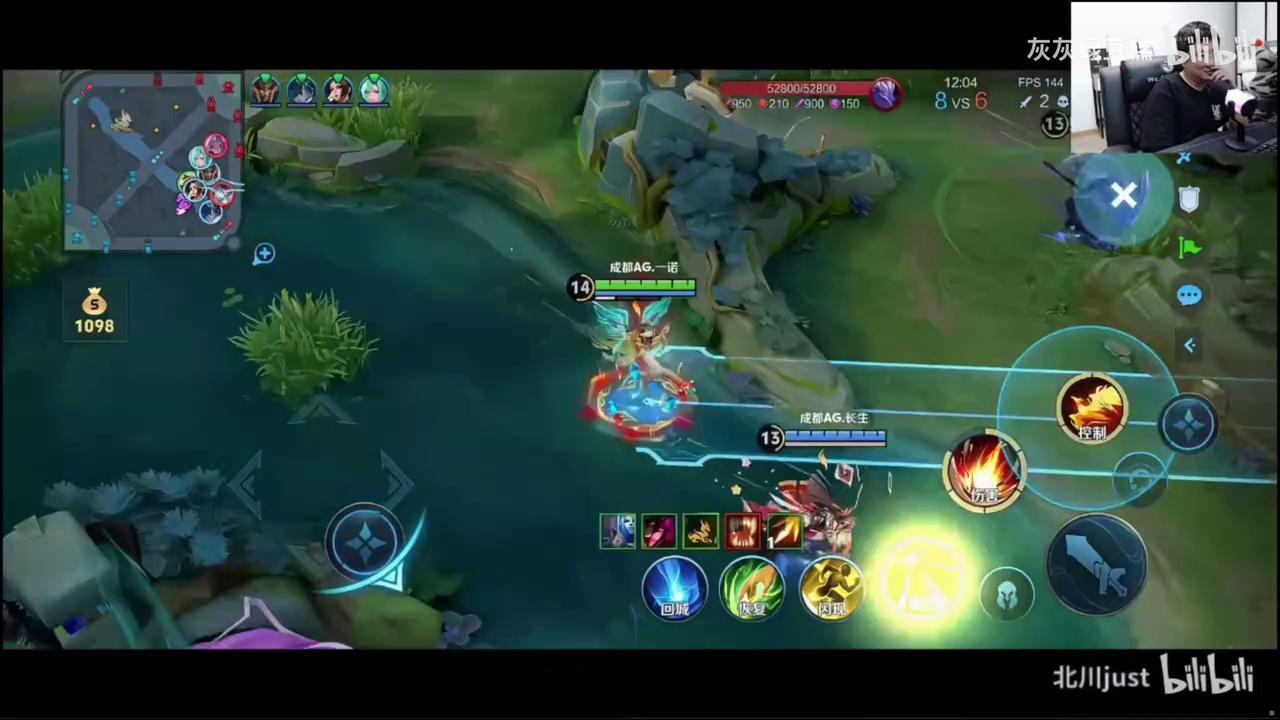Click the glowing yellow skill button
This screenshot has height=720, width=1280.
coord(921,577)
